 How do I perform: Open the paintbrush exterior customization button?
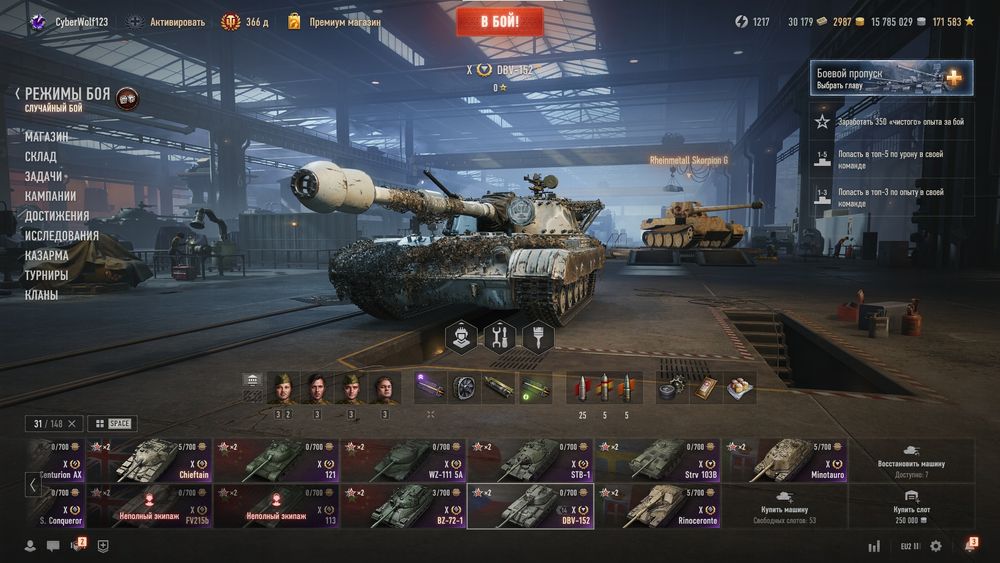point(539,337)
